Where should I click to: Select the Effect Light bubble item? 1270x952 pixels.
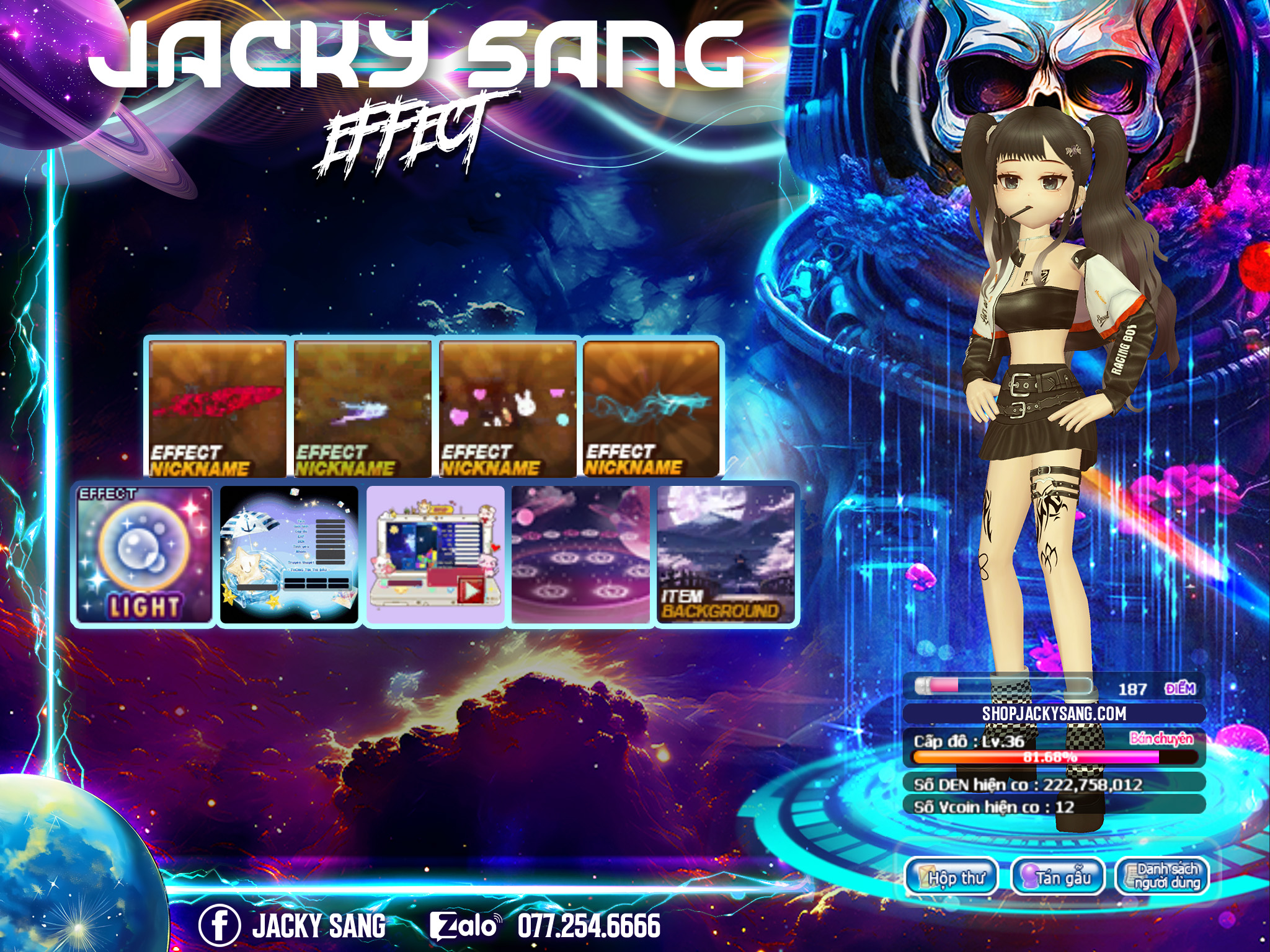pyautogui.click(x=144, y=555)
